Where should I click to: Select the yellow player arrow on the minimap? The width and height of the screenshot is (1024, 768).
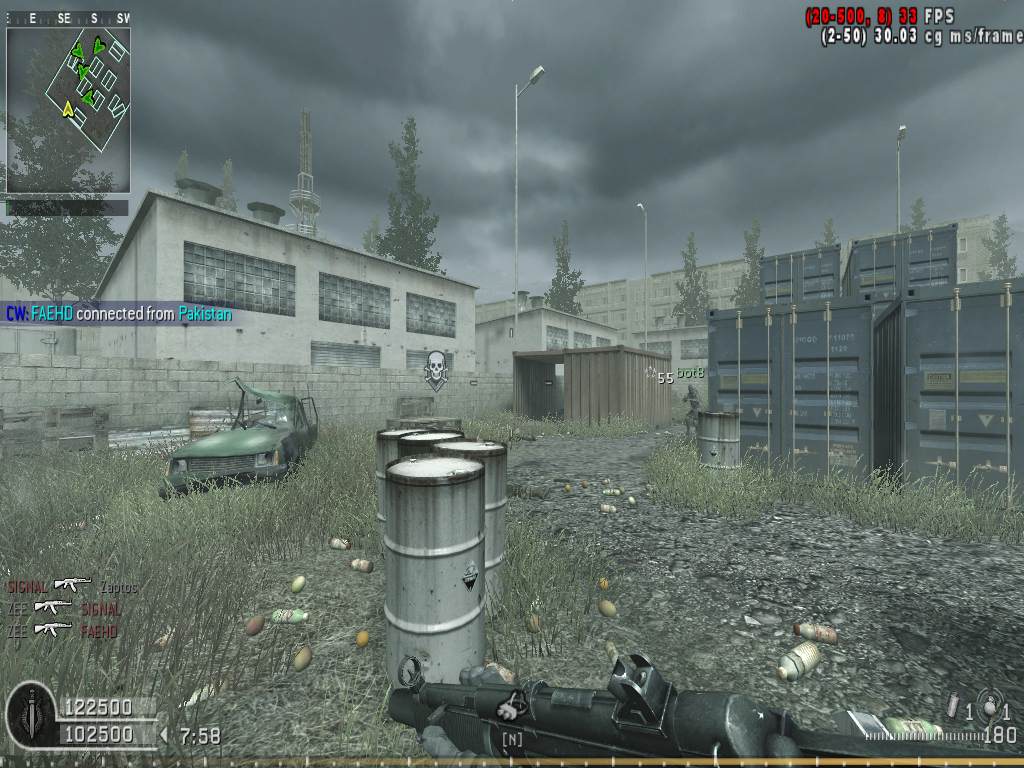tap(68, 108)
